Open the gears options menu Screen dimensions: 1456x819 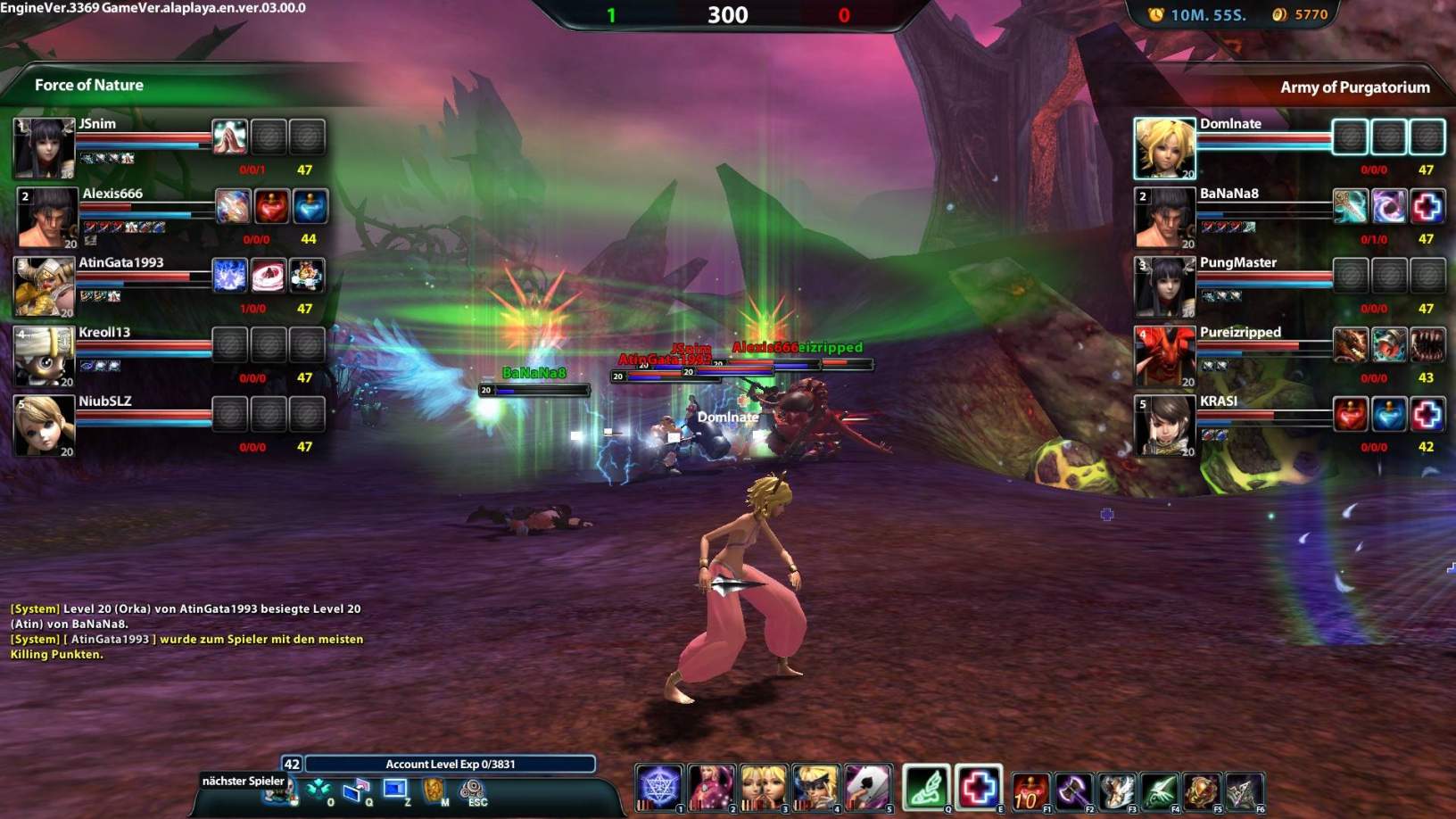coord(472,789)
